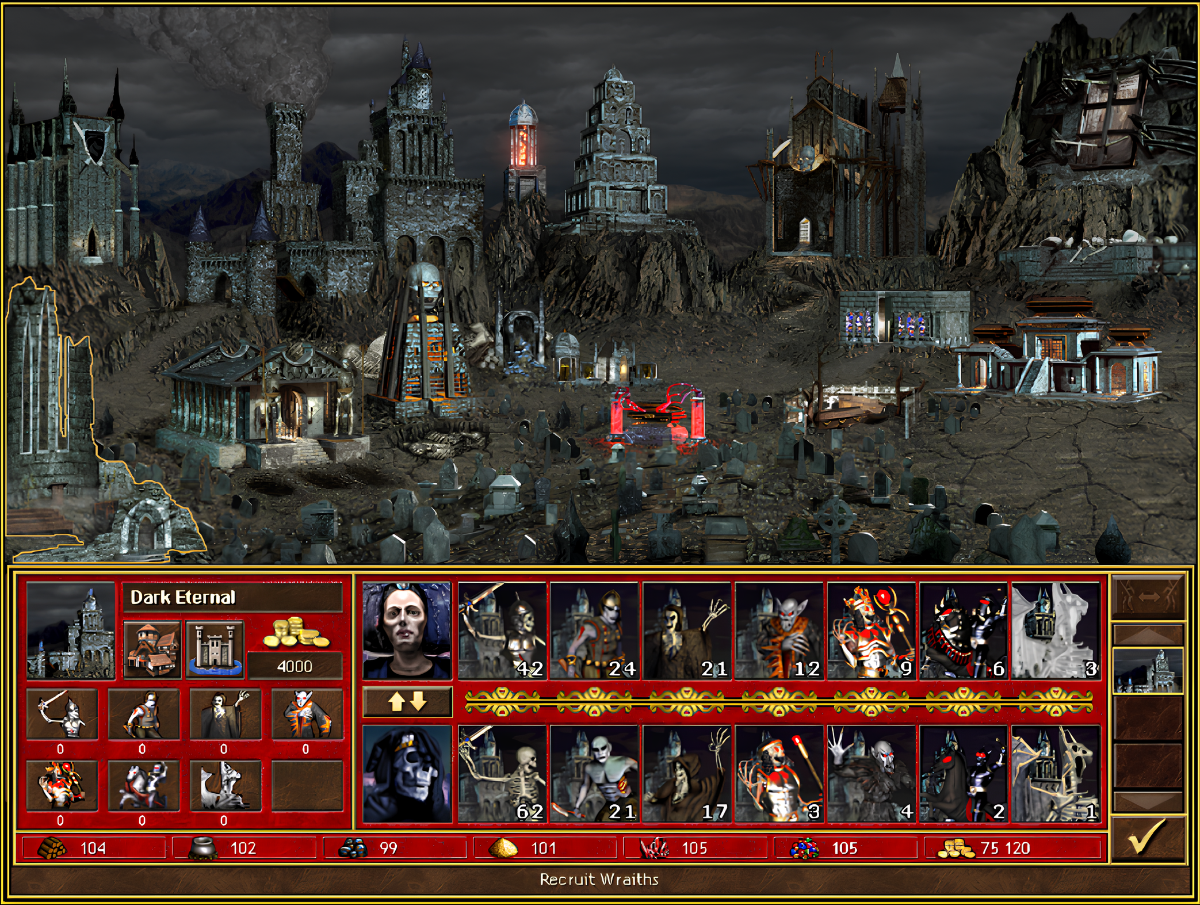Click the split troops button
Screen dimensions: 1200x905
click(1146, 600)
